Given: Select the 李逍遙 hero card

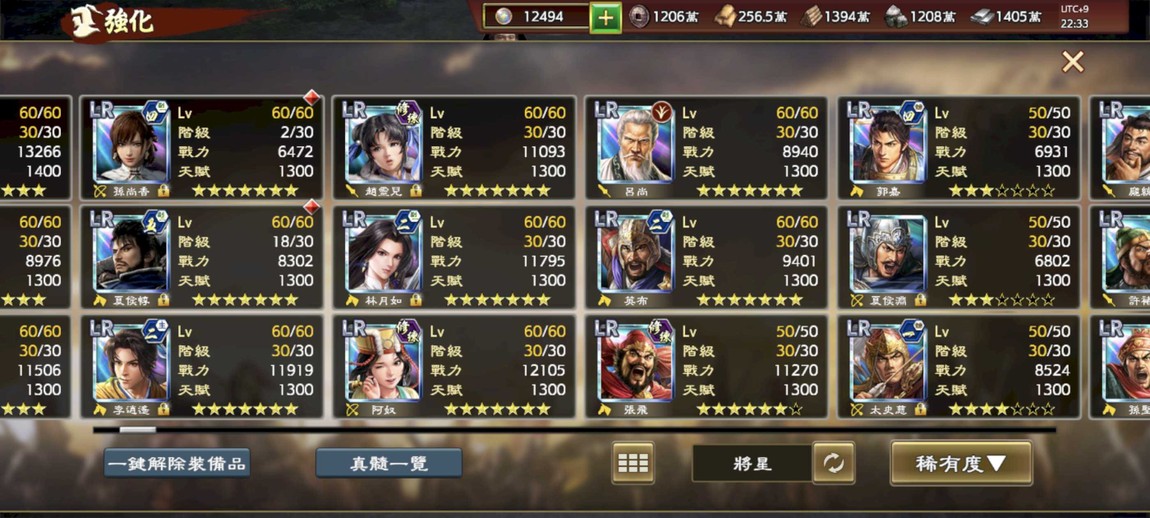Looking at the screenshot, I should tap(202, 367).
